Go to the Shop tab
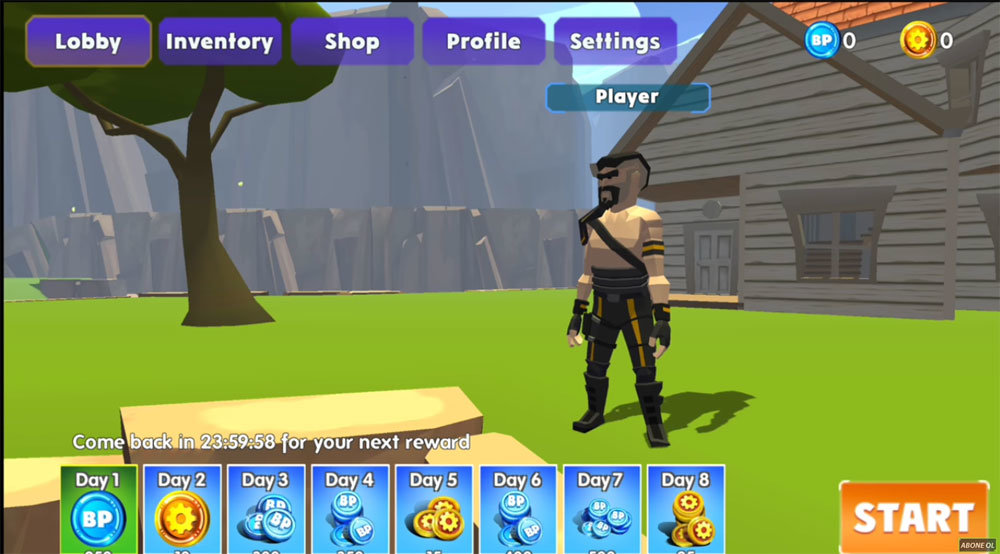The width and height of the screenshot is (1000, 554). [x=351, y=42]
